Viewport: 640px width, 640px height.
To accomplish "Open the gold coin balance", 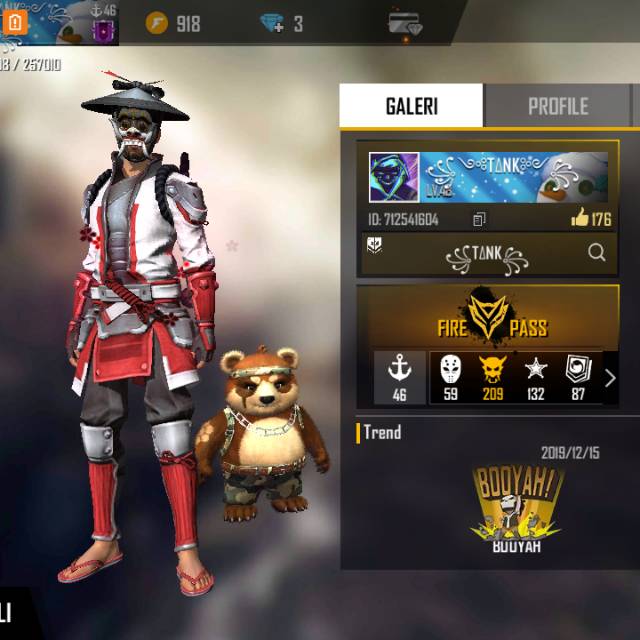I will [x=173, y=23].
